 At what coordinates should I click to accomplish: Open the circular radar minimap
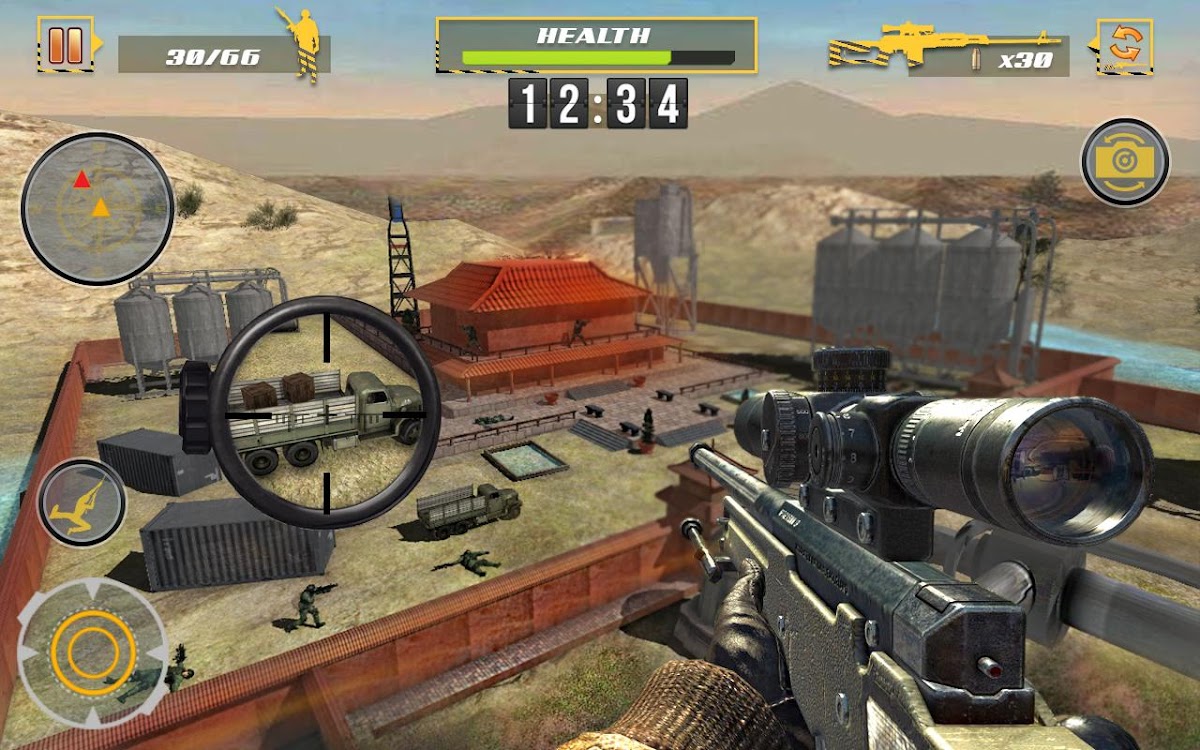(97, 208)
